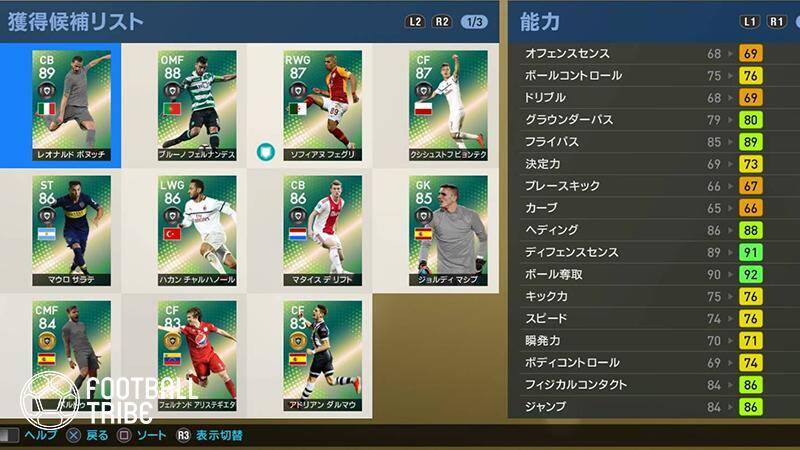Image resolution: width=800 pixels, height=450 pixels.
Task: Pick the Sofiane Feghouli RWG 87 card
Action: tap(322, 105)
